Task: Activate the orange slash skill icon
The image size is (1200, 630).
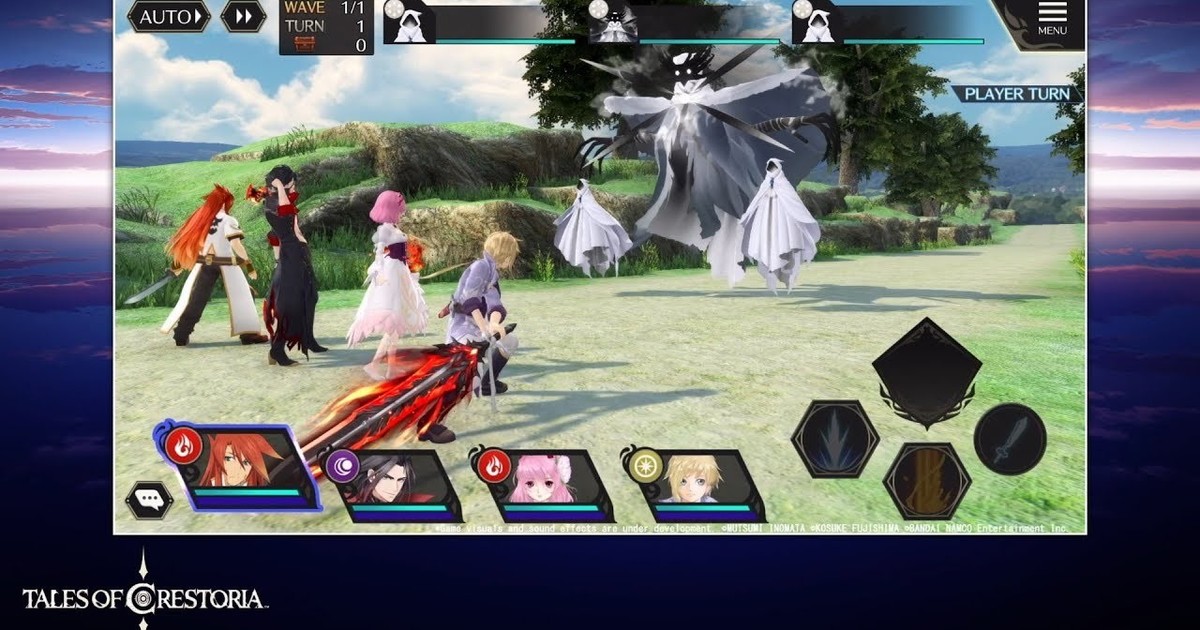Action: pyautogui.click(x=925, y=479)
